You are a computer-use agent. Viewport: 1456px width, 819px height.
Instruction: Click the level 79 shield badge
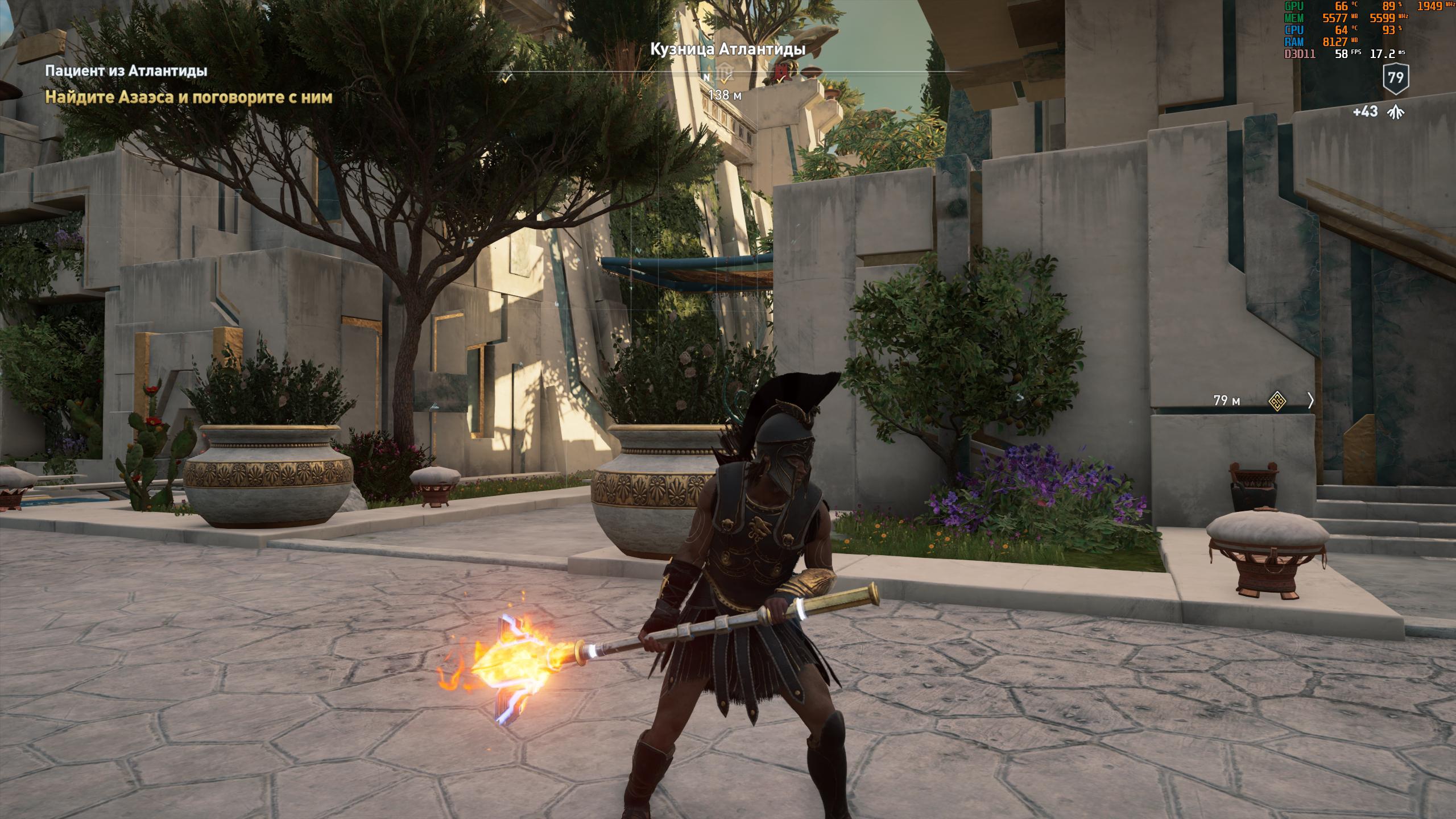(1395, 78)
